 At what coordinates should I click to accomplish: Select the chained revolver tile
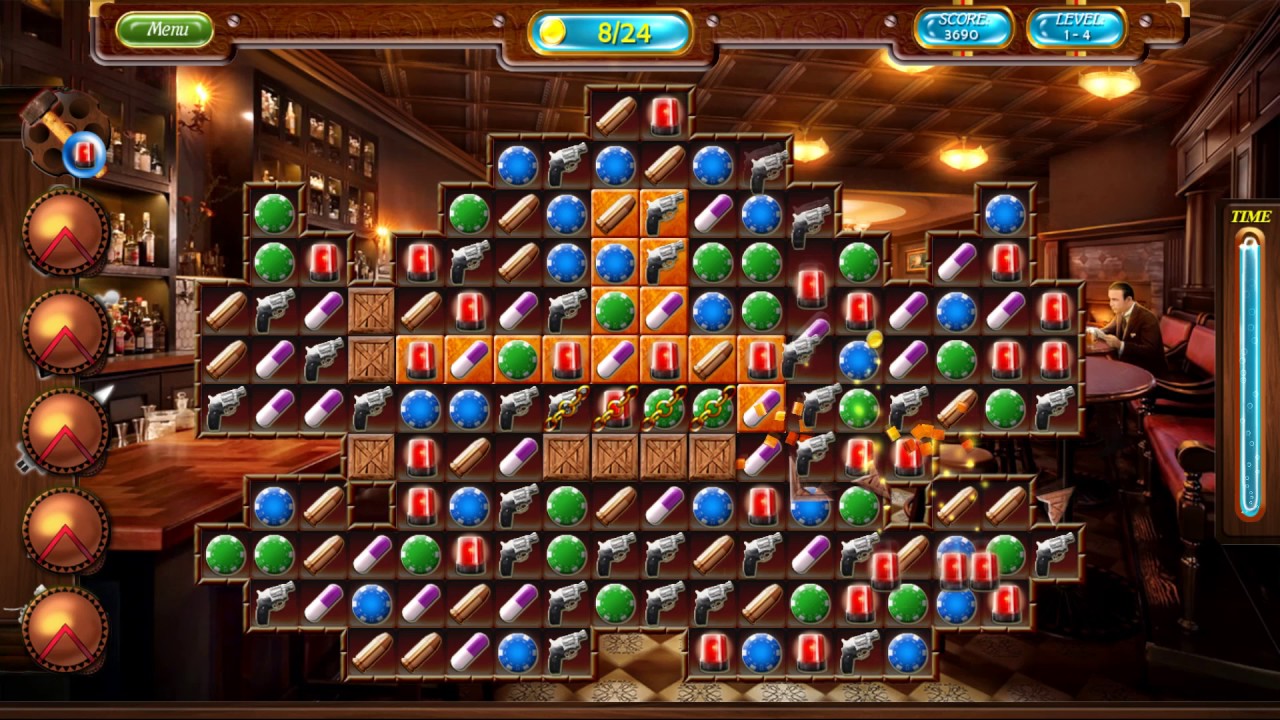[x=566, y=409]
